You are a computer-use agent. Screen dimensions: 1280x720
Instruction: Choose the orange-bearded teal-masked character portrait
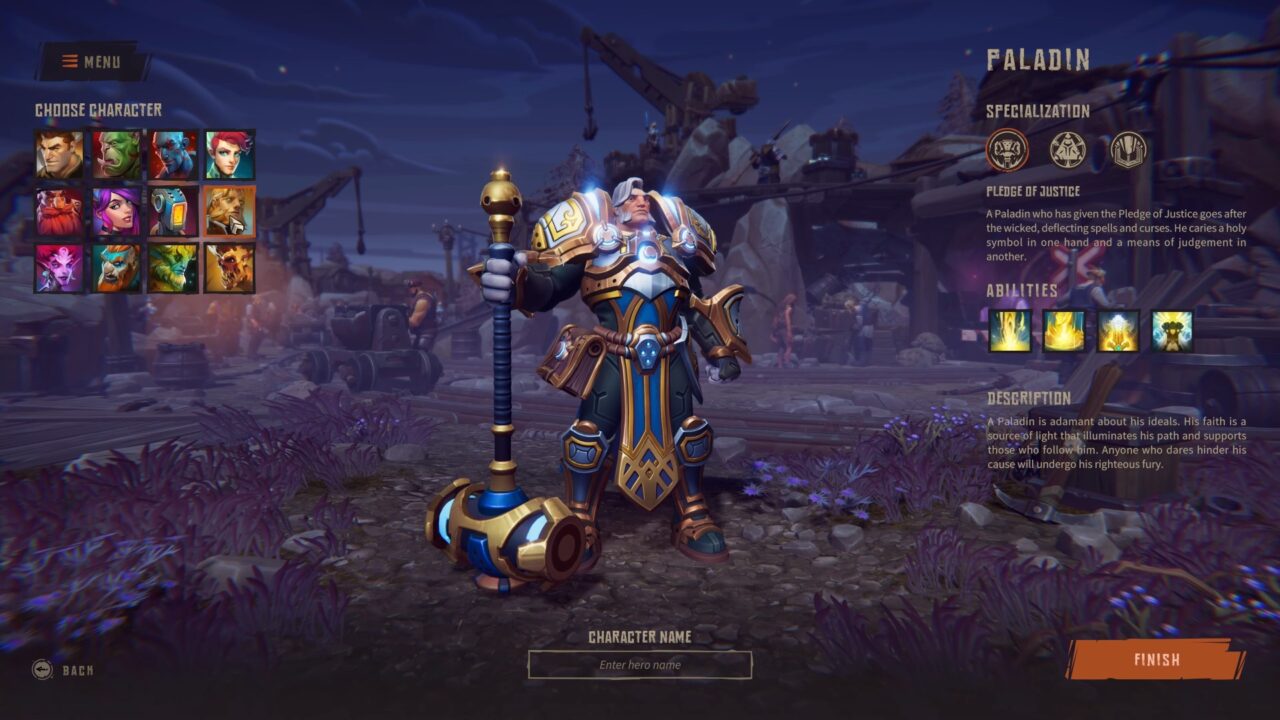tap(116, 268)
